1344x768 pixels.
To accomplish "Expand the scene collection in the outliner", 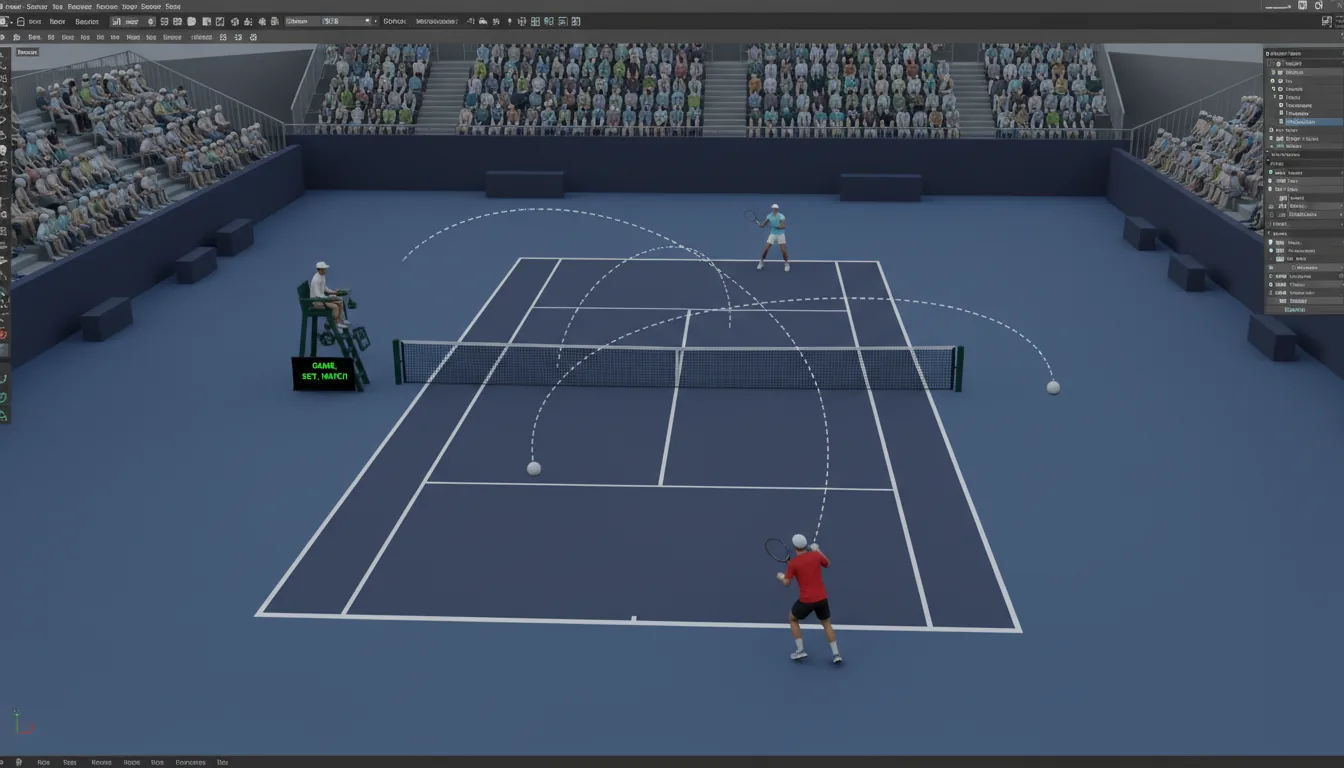I will 1270,64.
